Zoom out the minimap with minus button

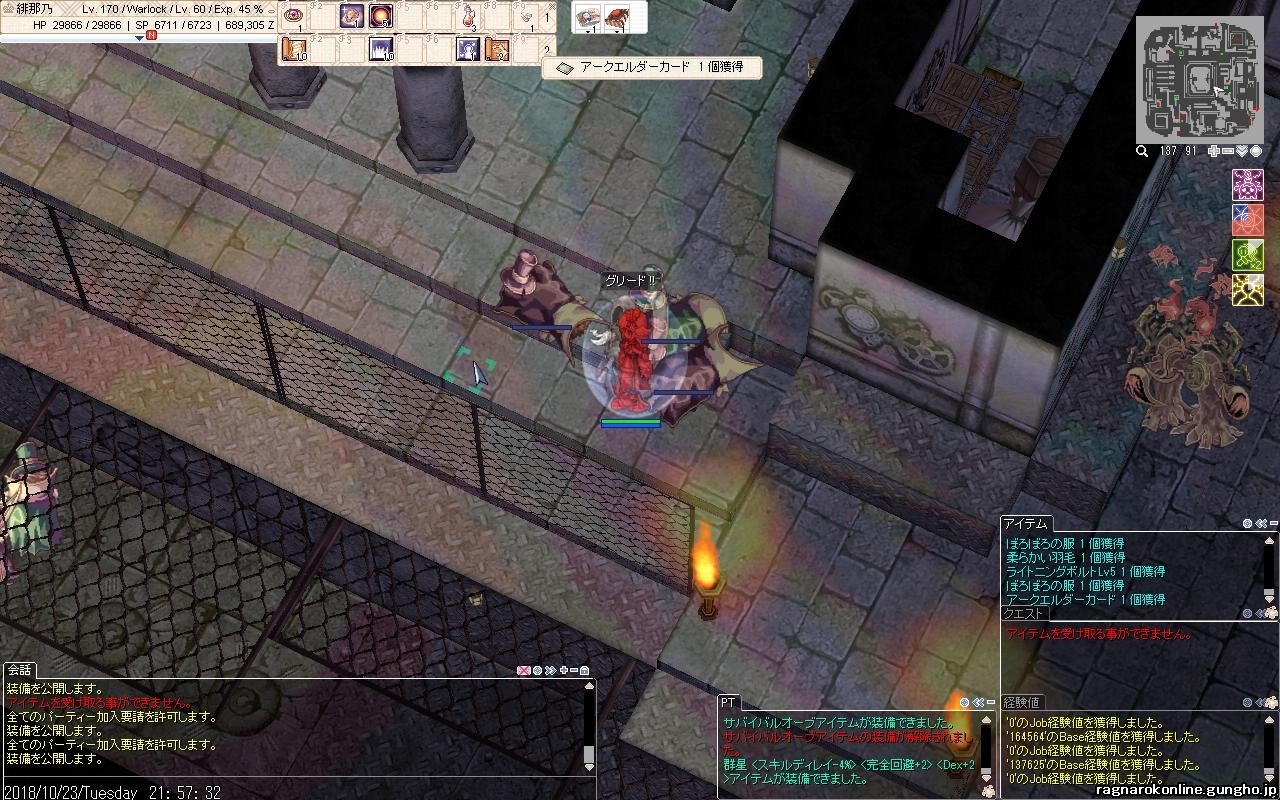1228,151
